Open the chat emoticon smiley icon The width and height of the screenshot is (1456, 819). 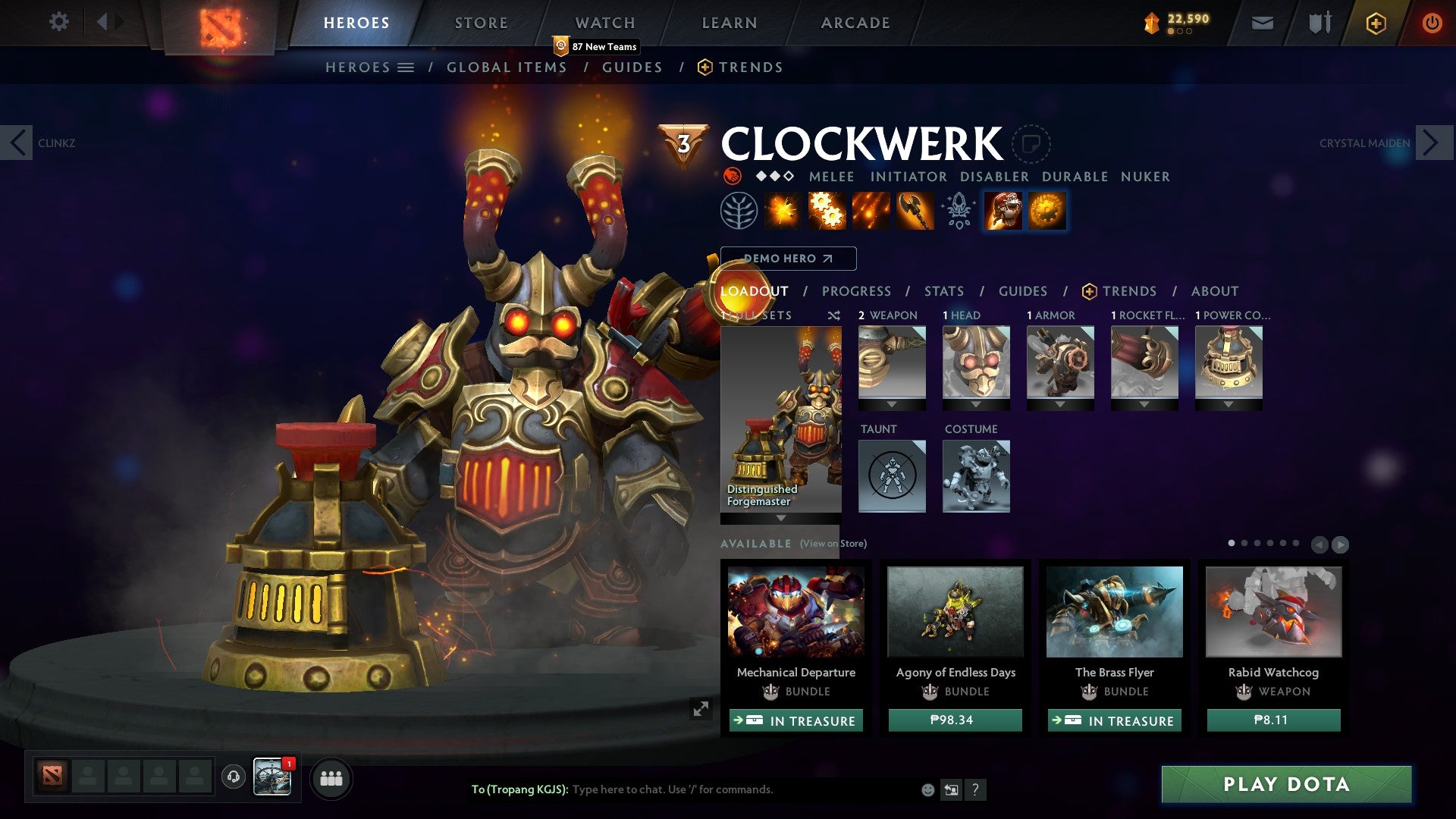pos(927,789)
